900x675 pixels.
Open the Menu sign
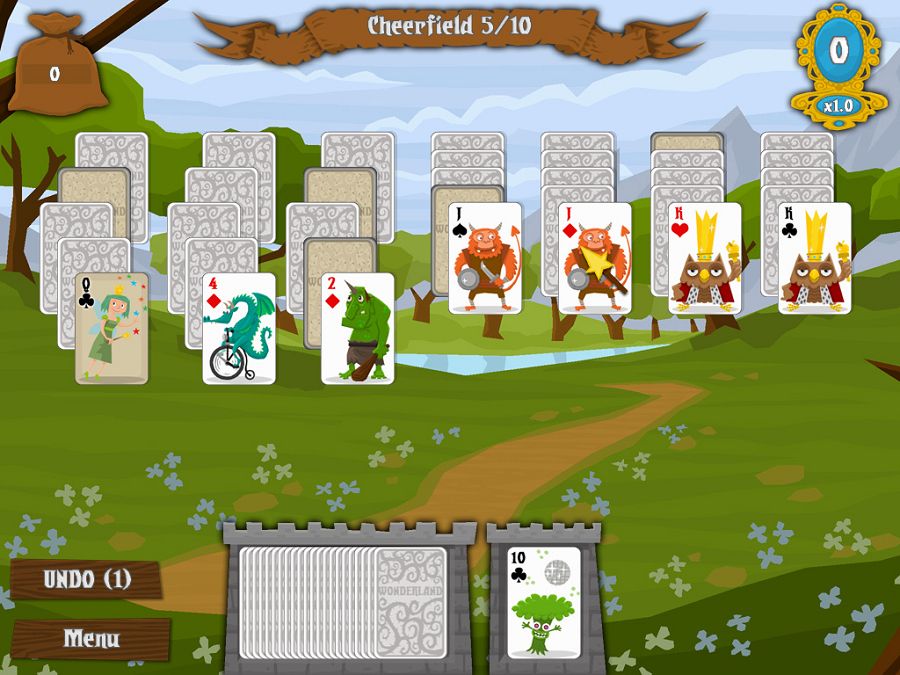tap(91, 638)
